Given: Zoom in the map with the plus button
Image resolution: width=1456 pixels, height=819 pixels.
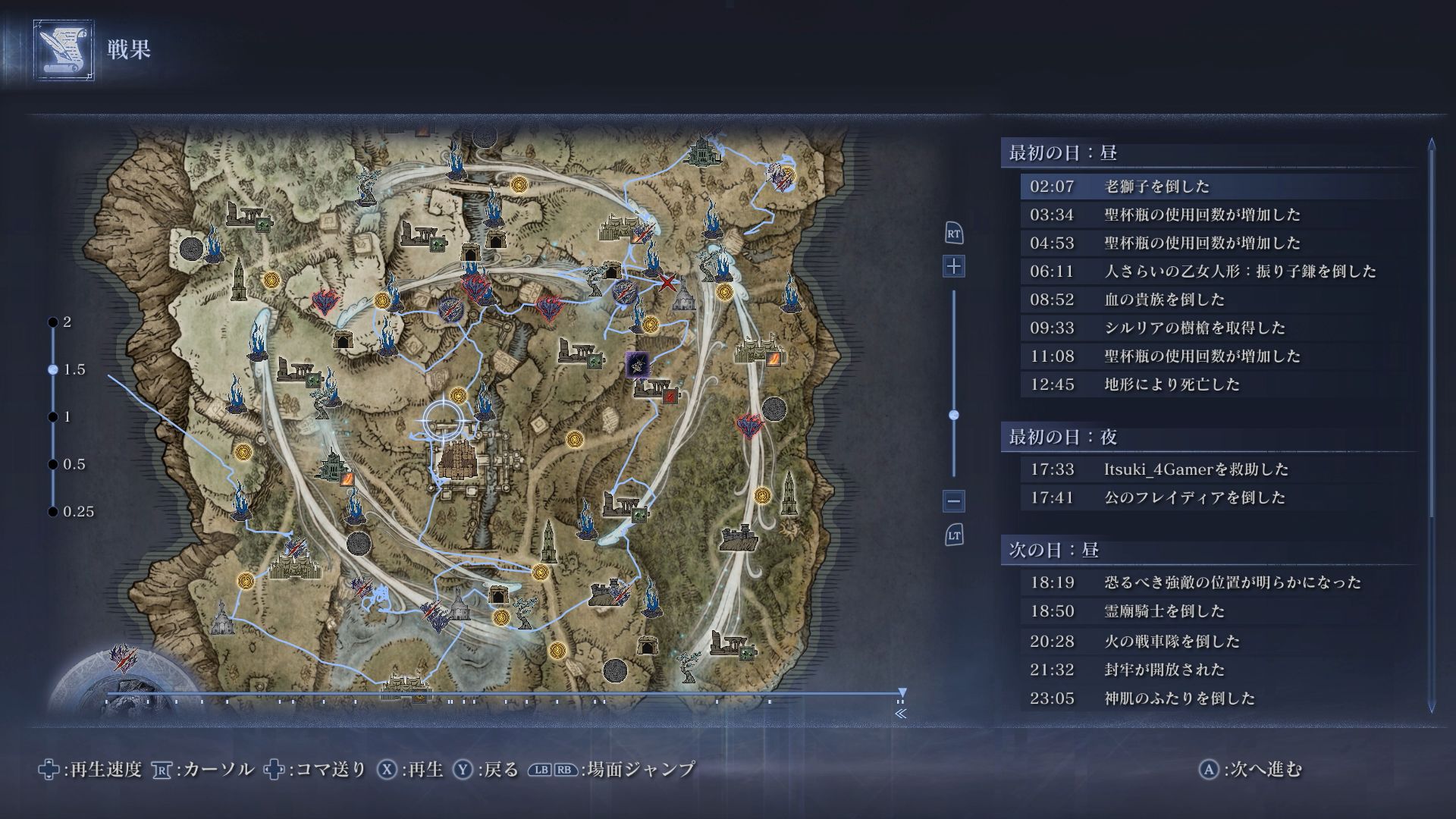Looking at the screenshot, I should [954, 266].
